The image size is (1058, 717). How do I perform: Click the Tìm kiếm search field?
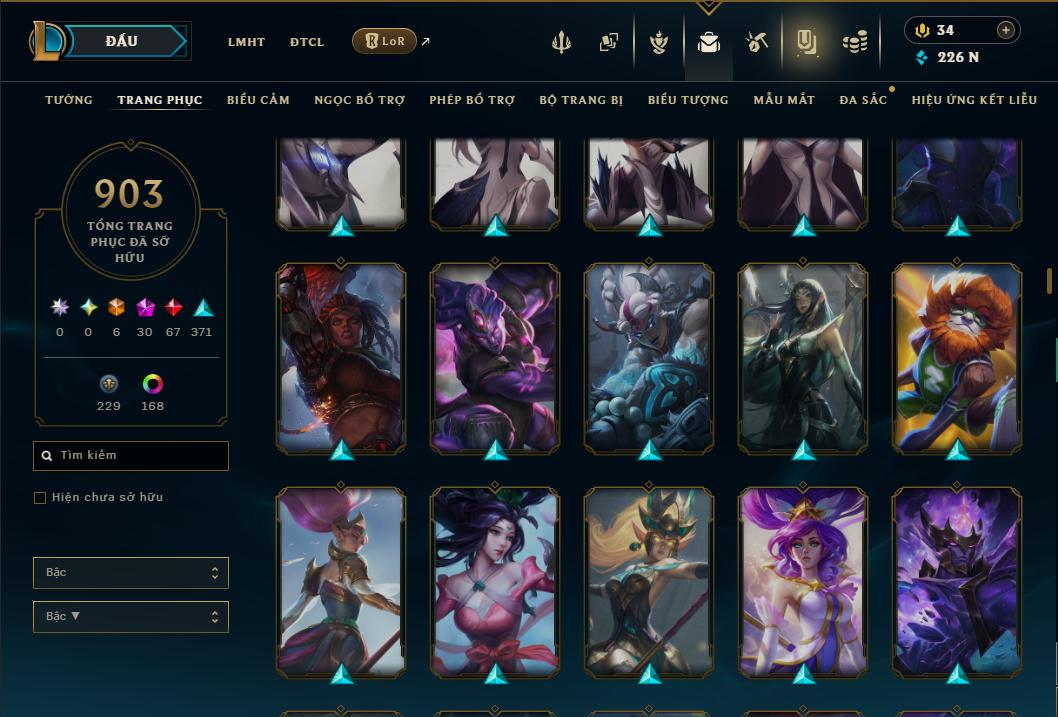coord(131,456)
